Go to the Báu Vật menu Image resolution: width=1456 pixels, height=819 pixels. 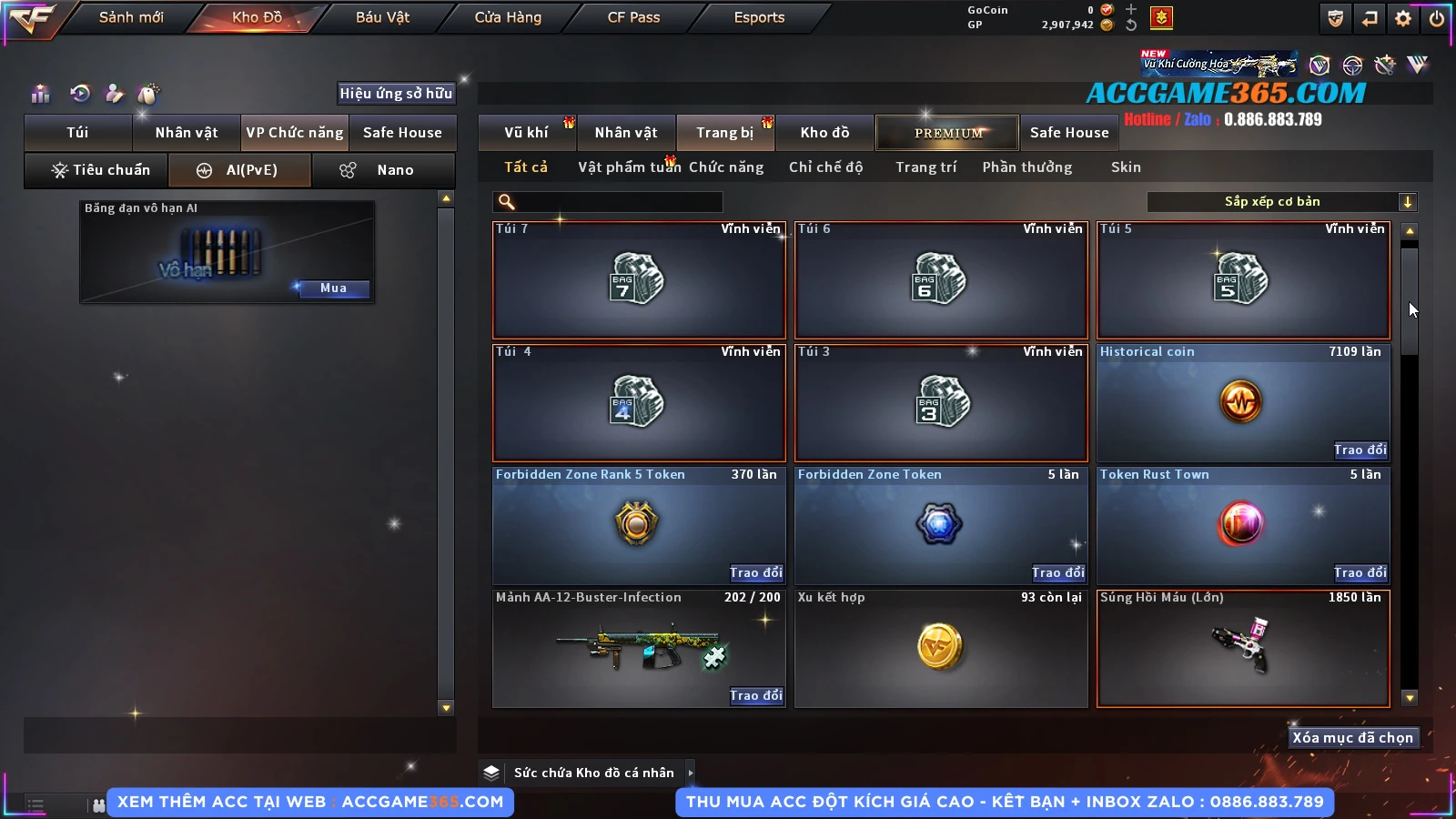tap(382, 17)
